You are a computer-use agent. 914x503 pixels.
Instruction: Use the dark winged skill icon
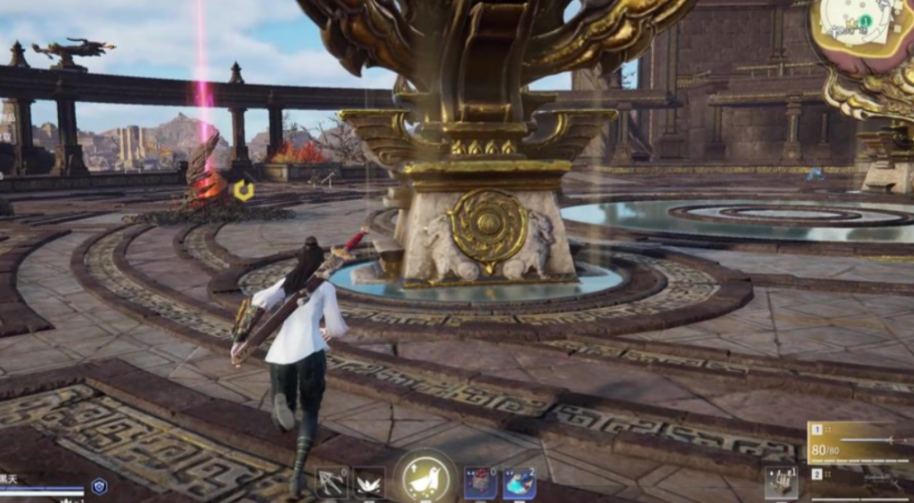tap(368, 484)
